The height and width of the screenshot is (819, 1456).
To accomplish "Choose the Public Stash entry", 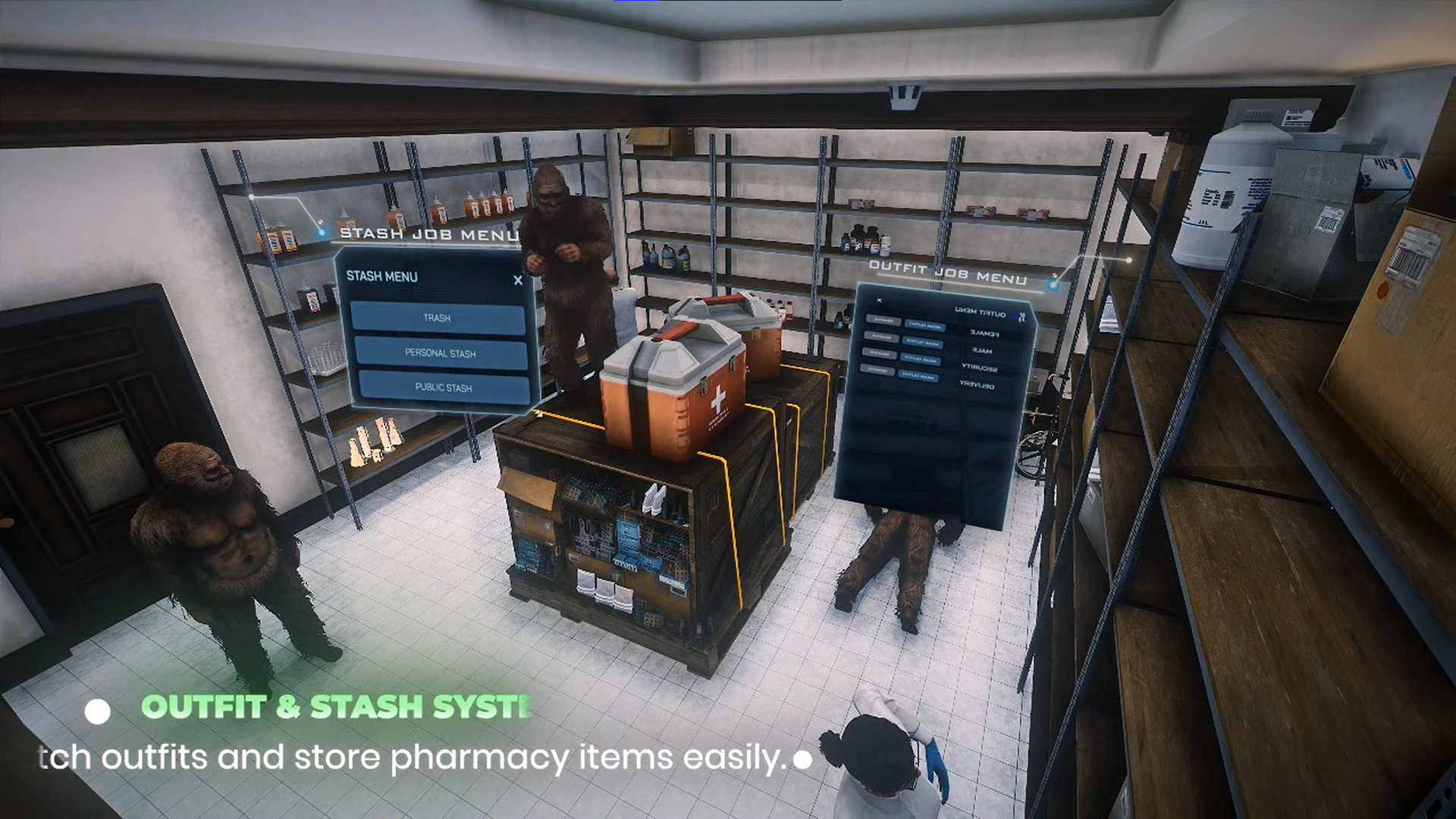I will (x=444, y=388).
